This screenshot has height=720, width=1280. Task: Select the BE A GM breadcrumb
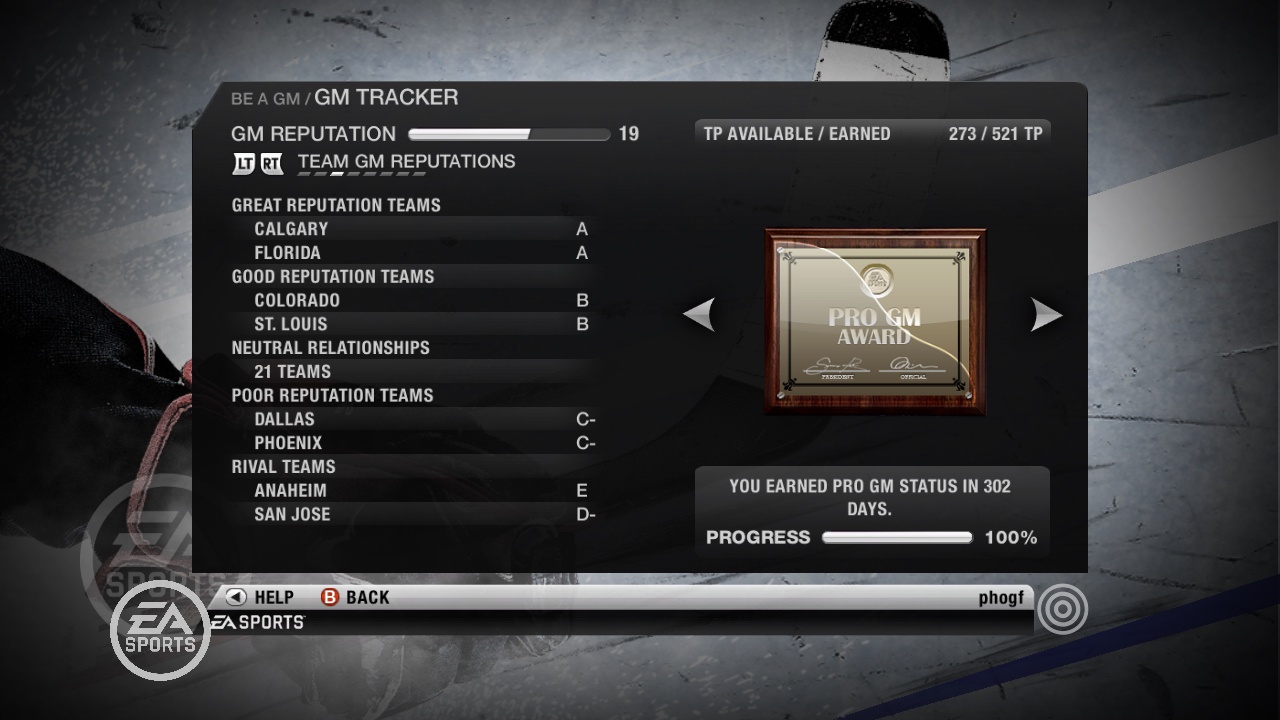pos(265,97)
